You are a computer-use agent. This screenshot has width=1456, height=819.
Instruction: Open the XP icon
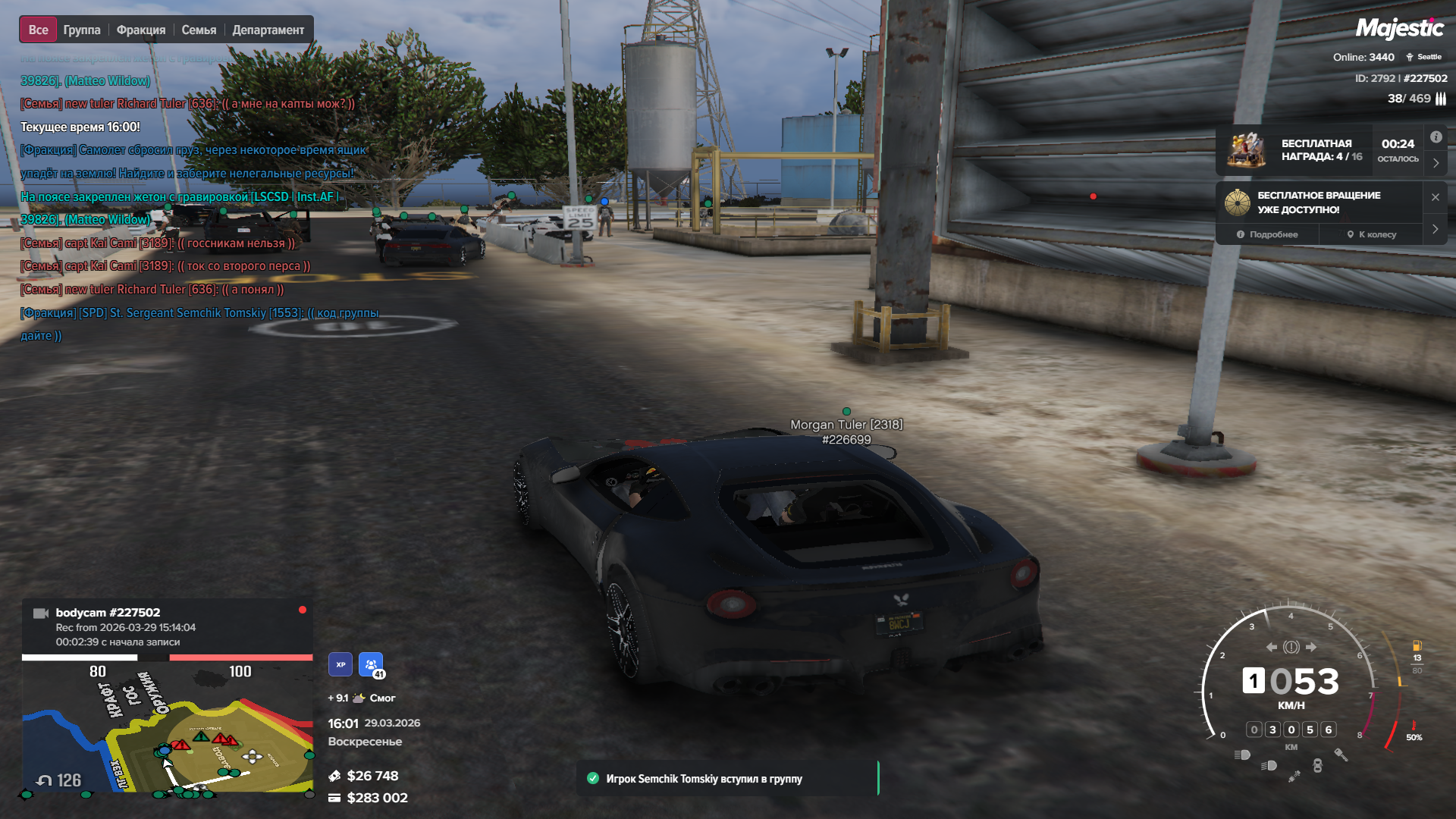coord(340,664)
